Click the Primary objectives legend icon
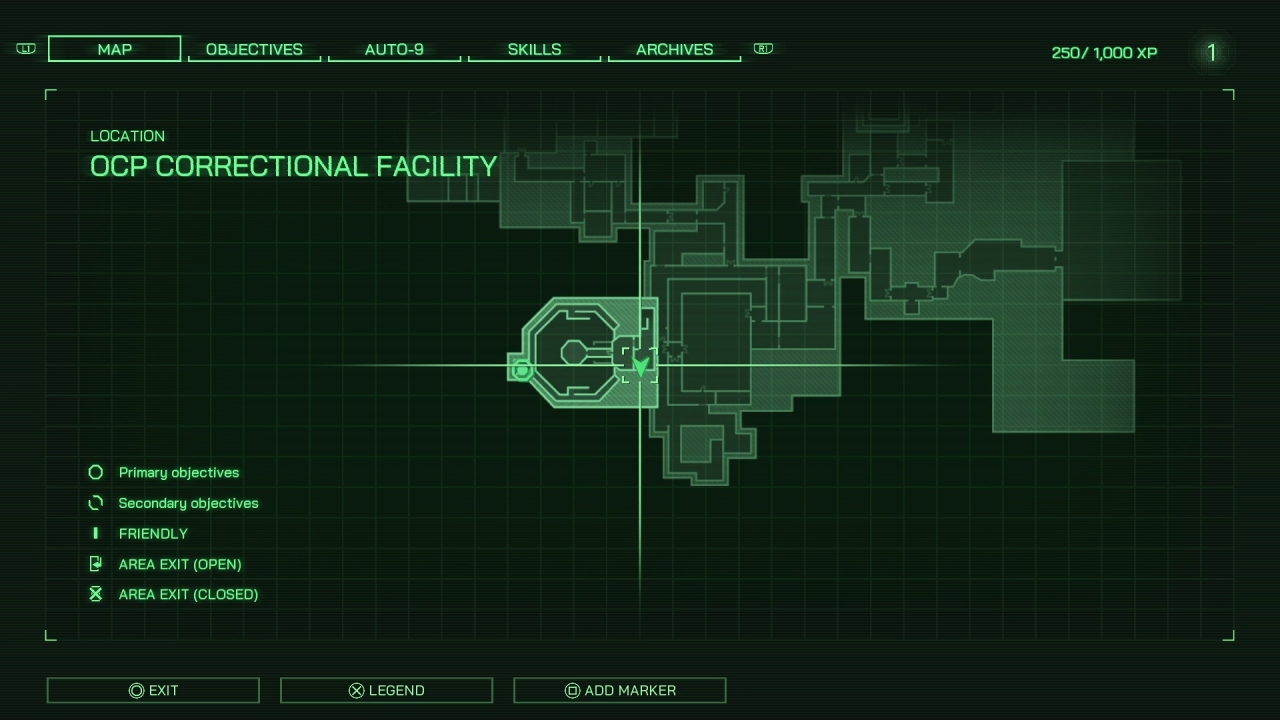 pyautogui.click(x=95, y=472)
